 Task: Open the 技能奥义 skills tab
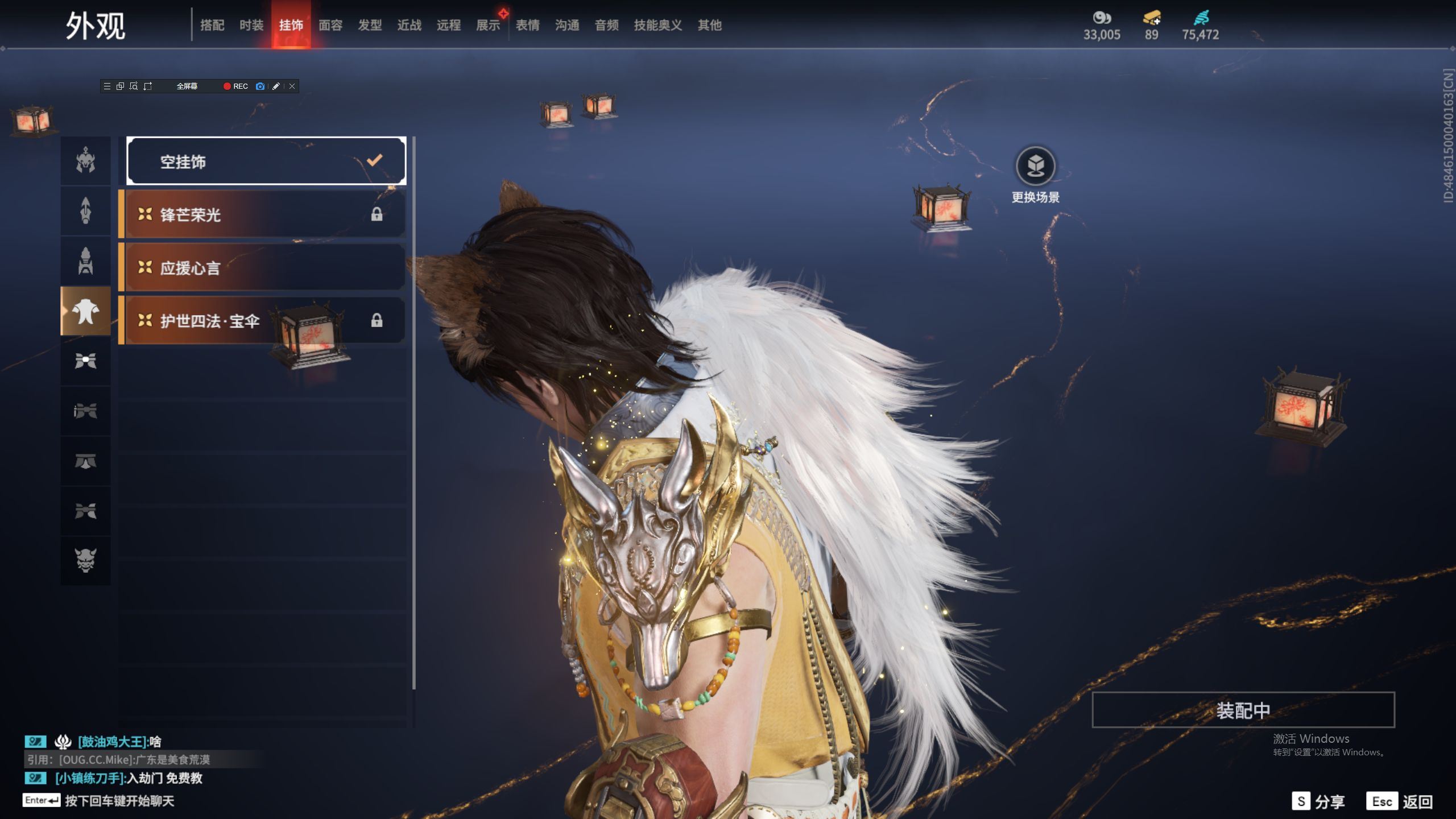click(658, 25)
